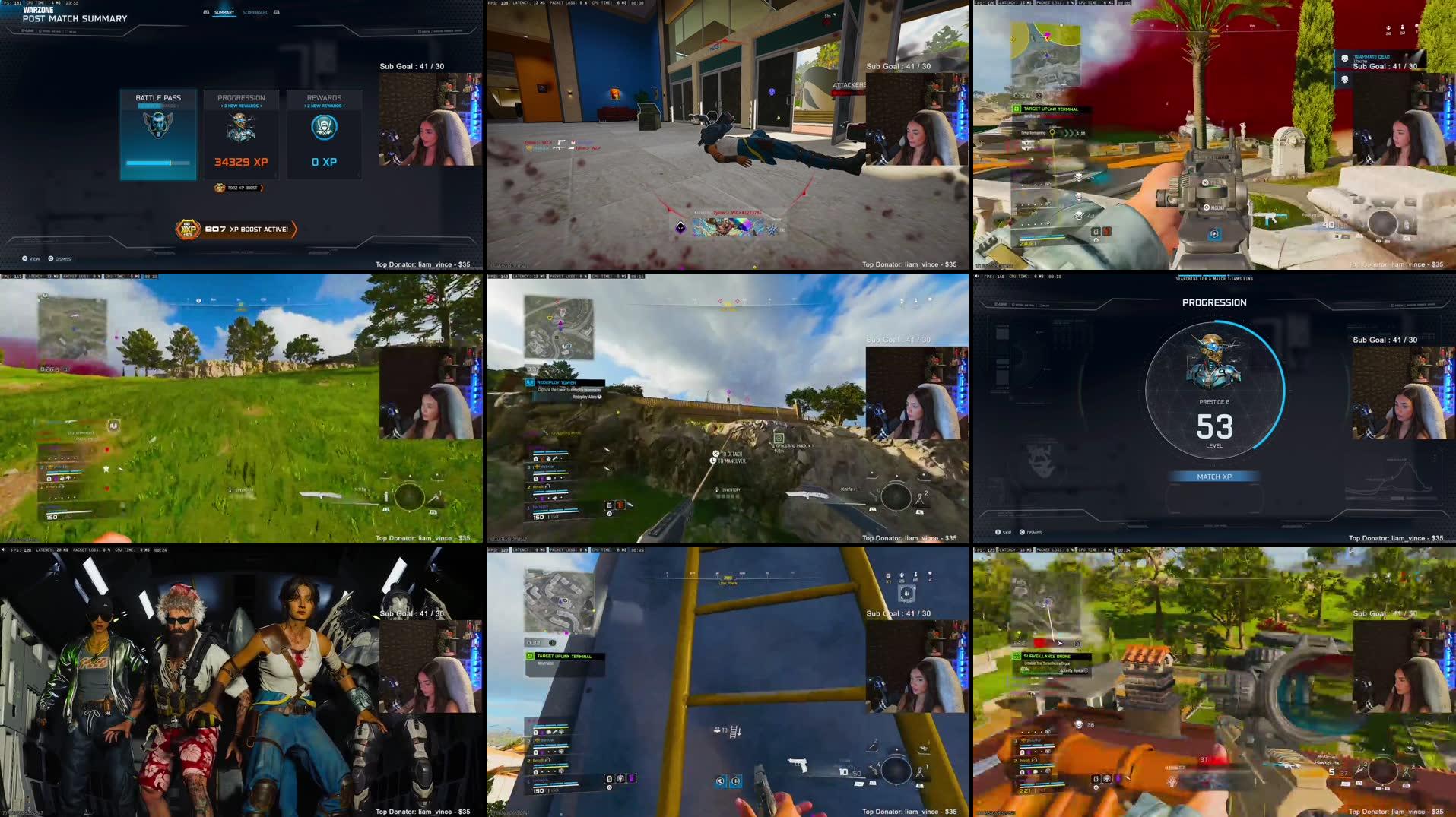Screen dimensions: 1456x817
Task: Click the 7922 XP Boost token
Action: click(x=236, y=188)
